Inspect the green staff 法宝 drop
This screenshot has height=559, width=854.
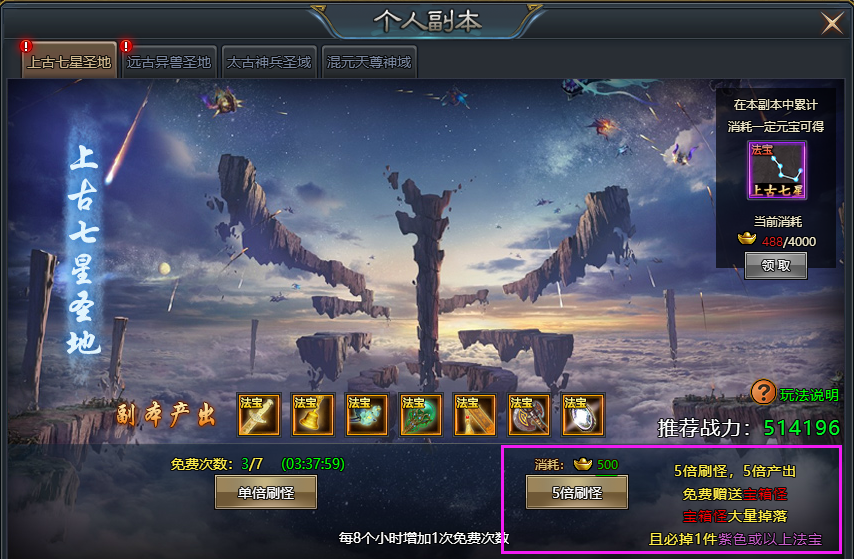(x=421, y=415)
